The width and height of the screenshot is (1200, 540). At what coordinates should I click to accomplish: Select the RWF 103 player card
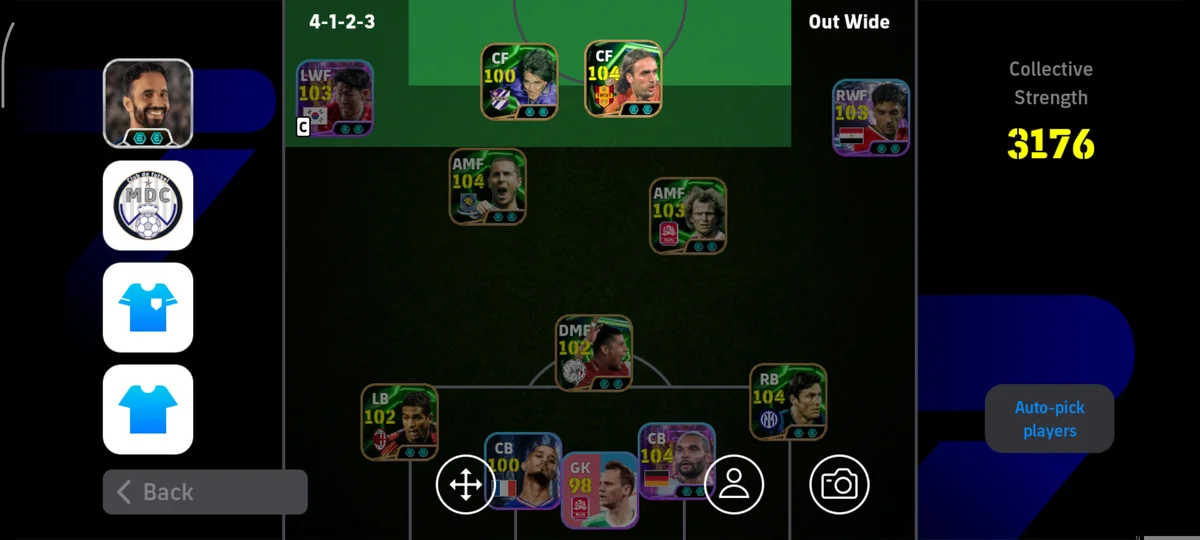[x=871, y=118]
